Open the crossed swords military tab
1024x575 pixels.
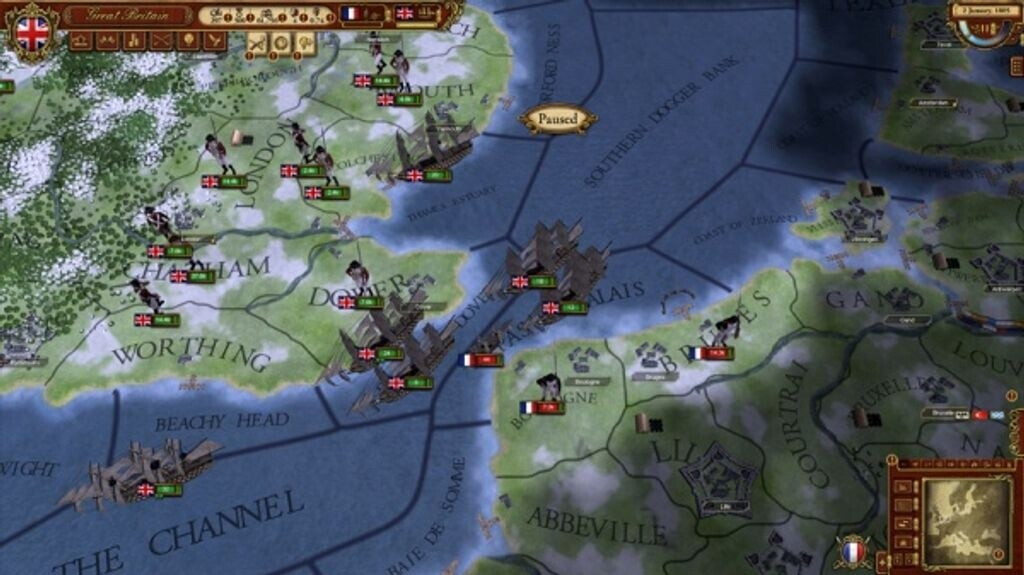[161, 41]
